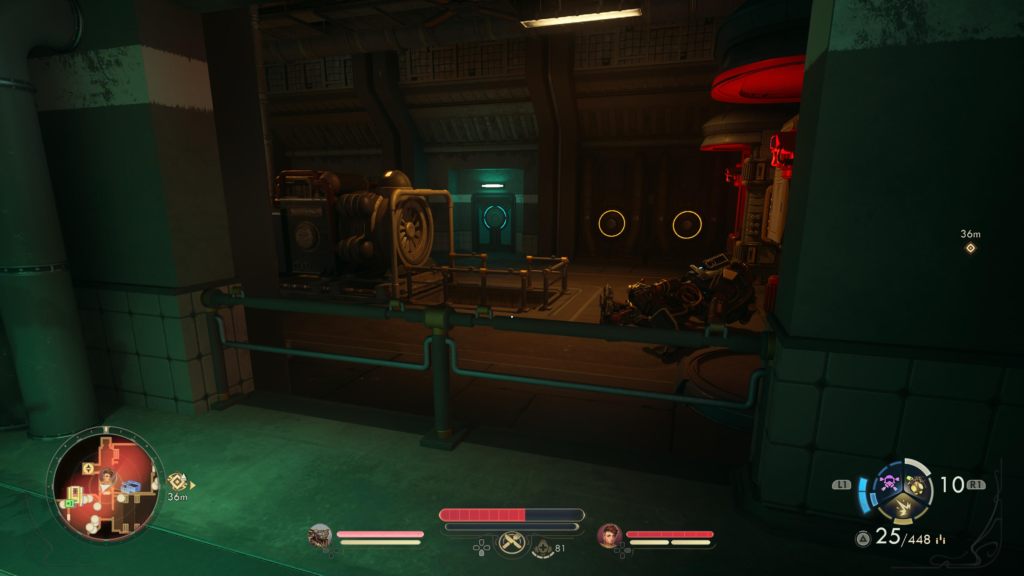1024x576 pixels.
Task: Select the gold grenade throwable in the wheel
Action: coord(914,484)
